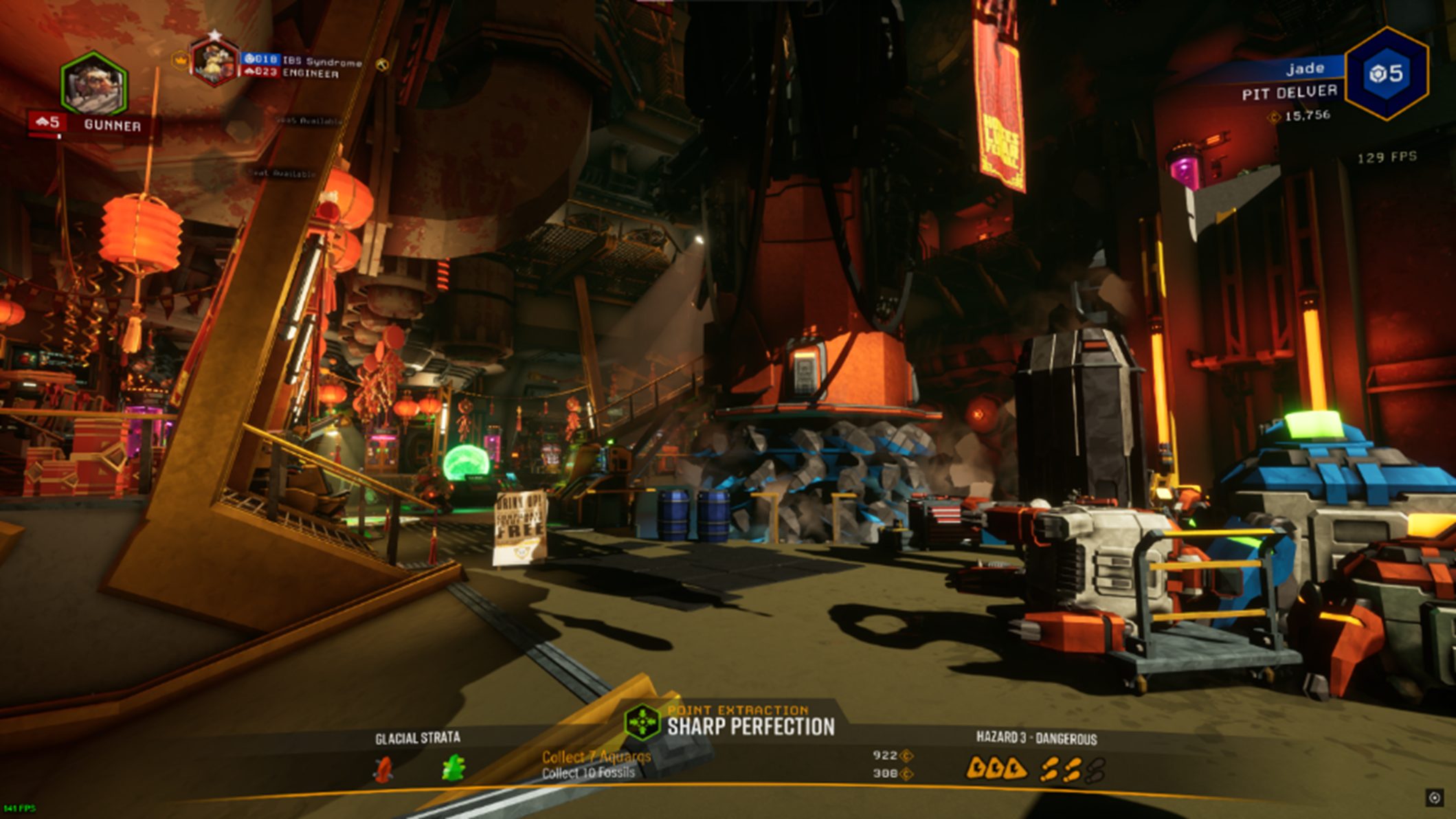1456x819 pixels.
Task: Click the pickaxe icon beside IBS Syndrome
Action: 383,65
